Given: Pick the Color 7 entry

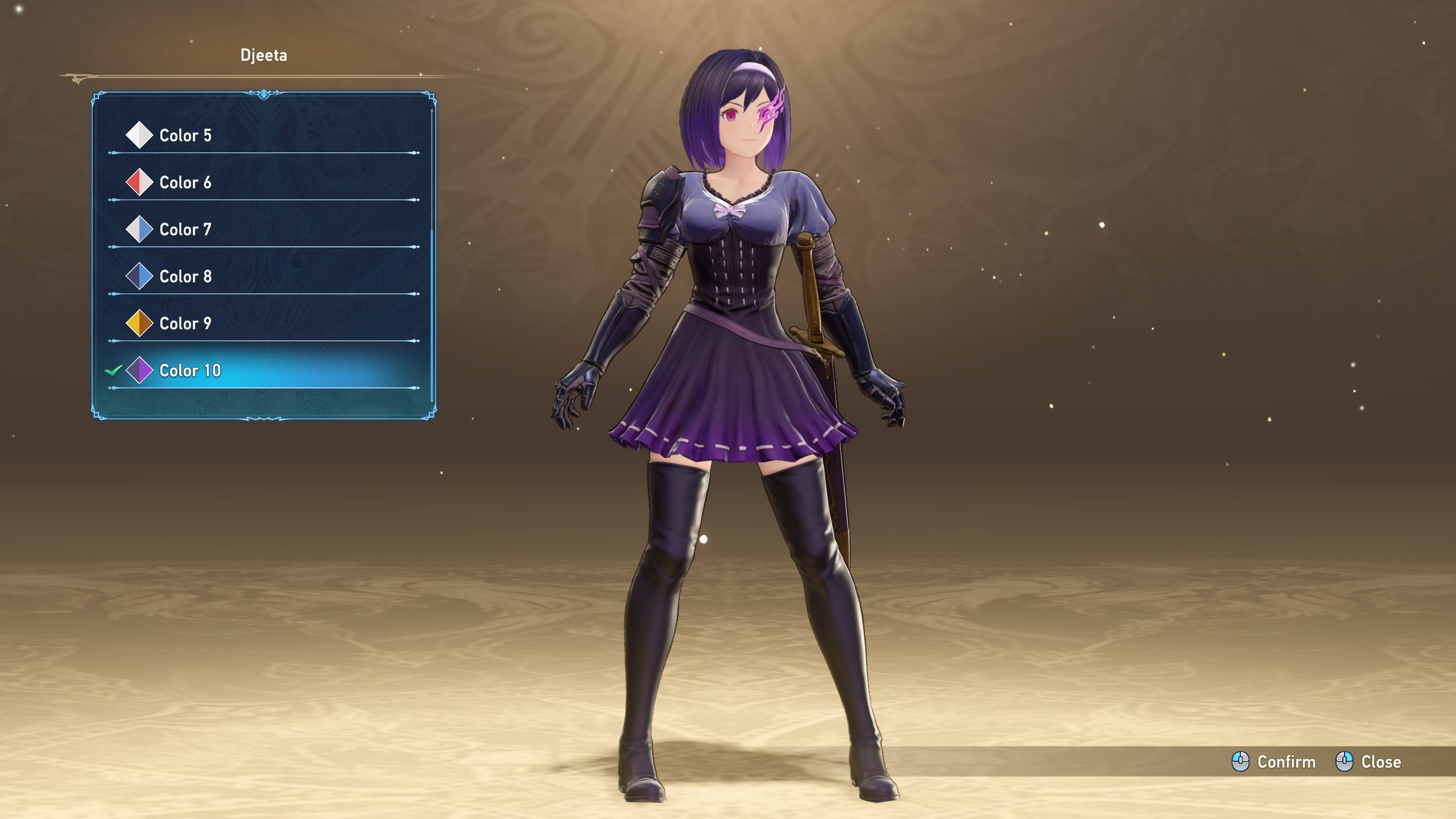Looking at the screenshot, I should coord(185,230).
